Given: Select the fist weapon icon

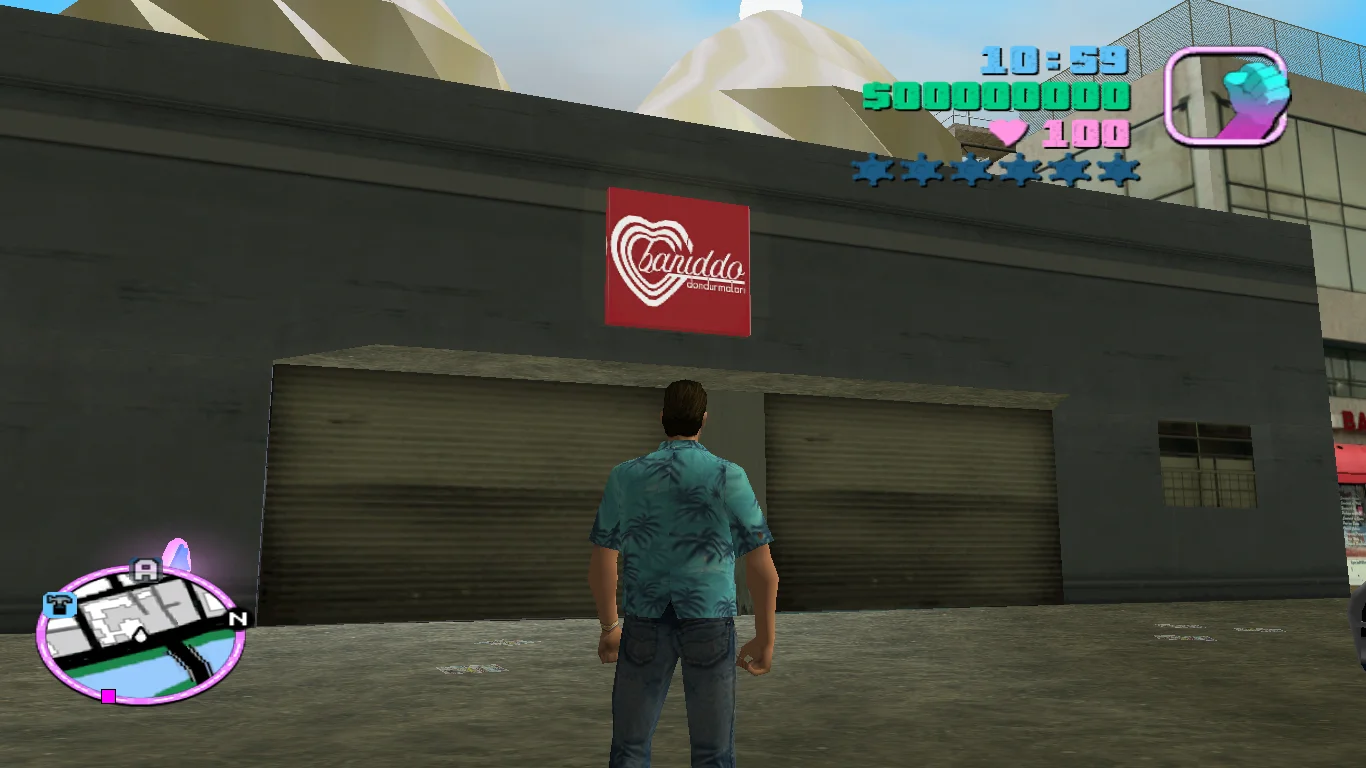Looking at the screenshot, I should point(1226,97).
